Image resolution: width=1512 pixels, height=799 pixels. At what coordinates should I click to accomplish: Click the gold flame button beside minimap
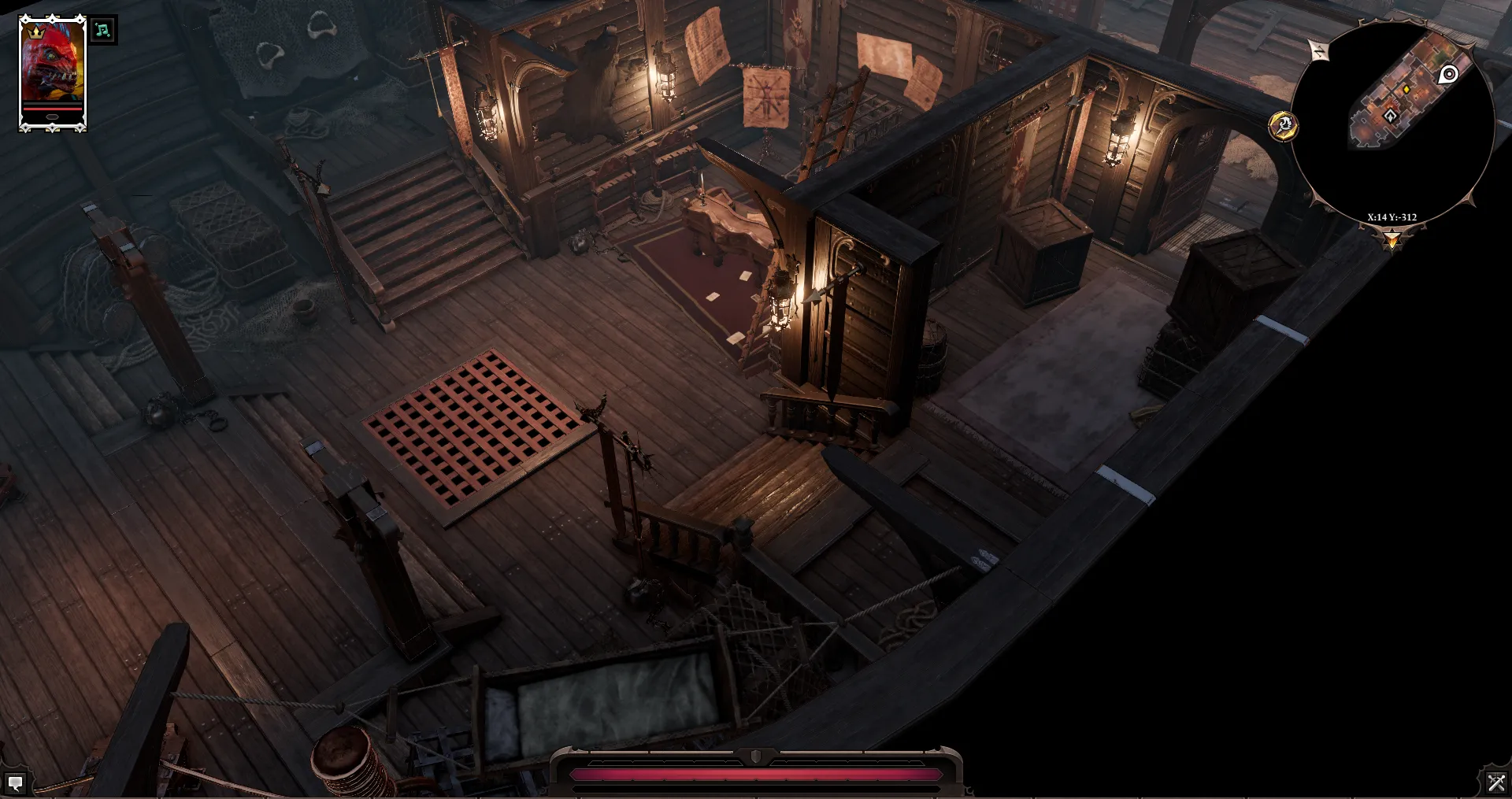click(1283, 125)
